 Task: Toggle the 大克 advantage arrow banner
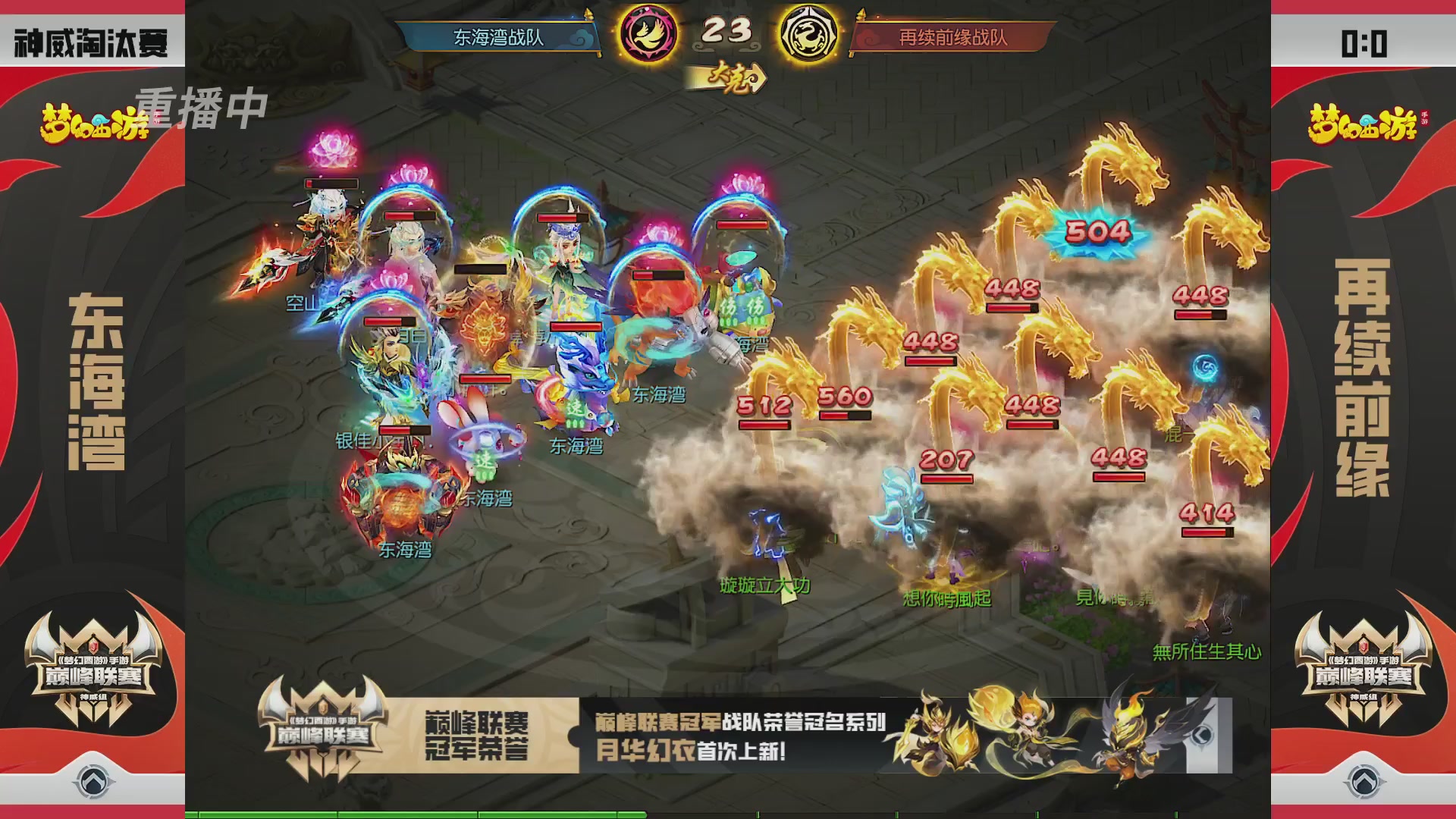[x=730, y=75]
